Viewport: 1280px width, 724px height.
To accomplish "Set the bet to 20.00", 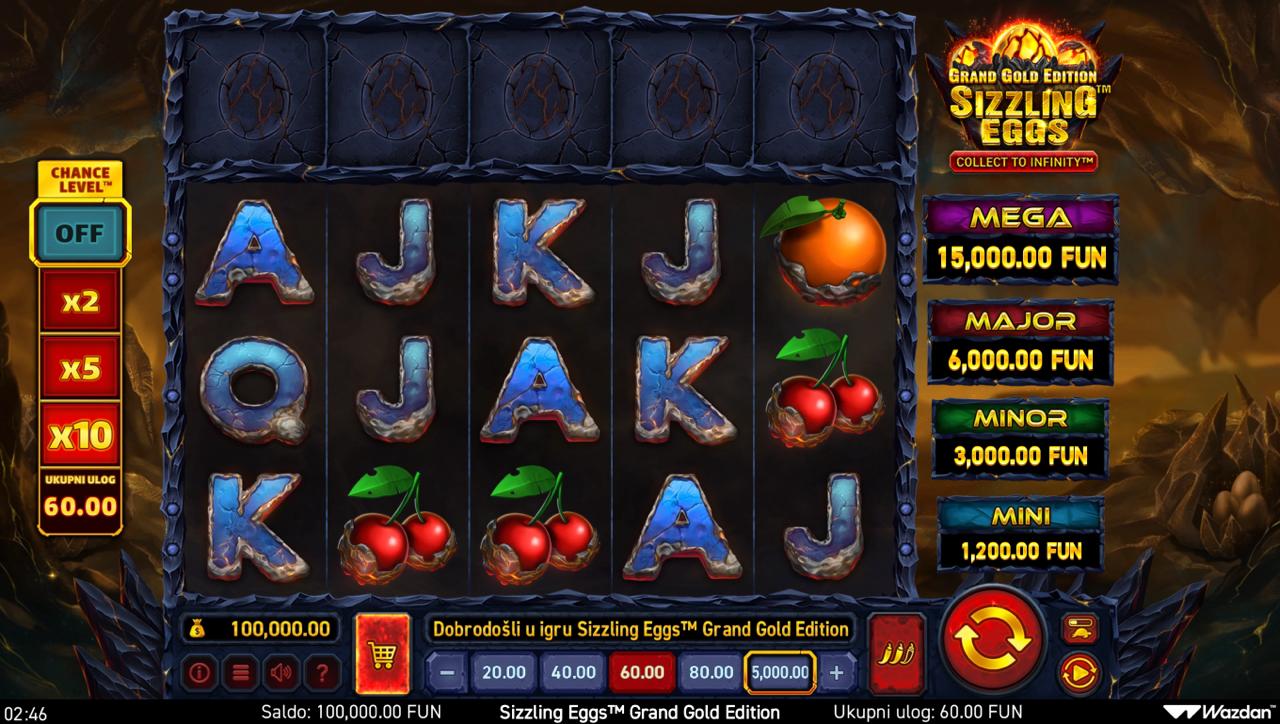I will 504,672.
